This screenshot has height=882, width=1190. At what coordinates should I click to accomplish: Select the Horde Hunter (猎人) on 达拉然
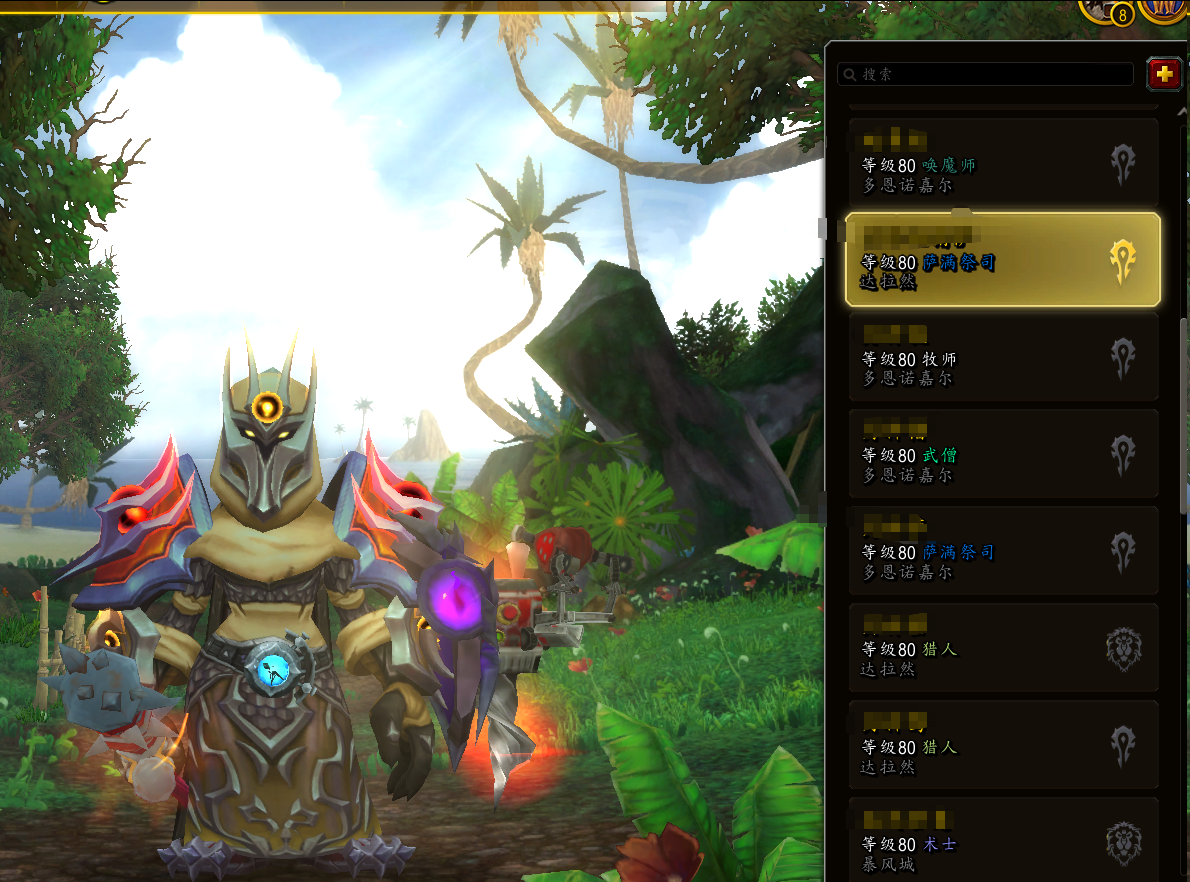1002,744
